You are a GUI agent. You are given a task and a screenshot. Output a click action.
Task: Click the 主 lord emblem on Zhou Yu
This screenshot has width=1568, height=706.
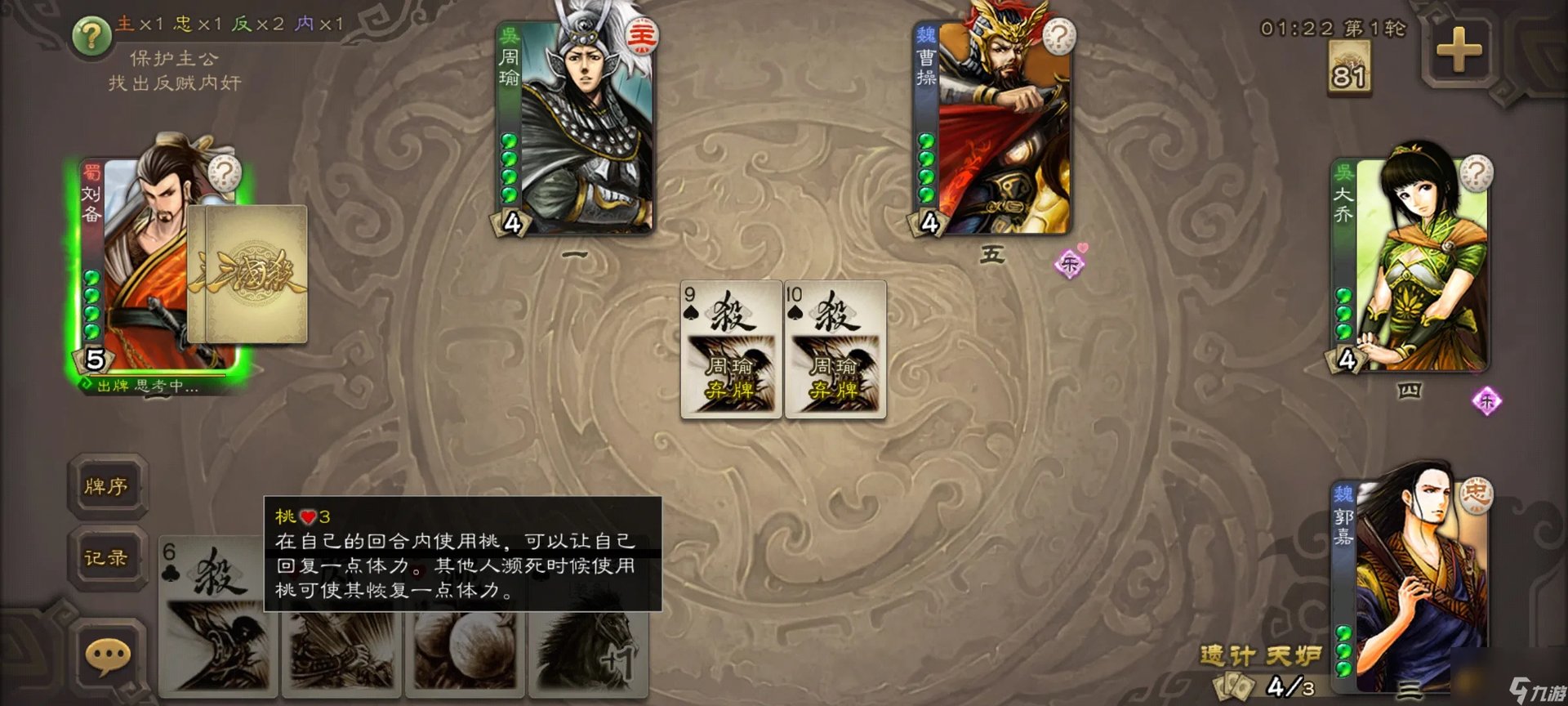pyautogui.click(x=640, y=34)
